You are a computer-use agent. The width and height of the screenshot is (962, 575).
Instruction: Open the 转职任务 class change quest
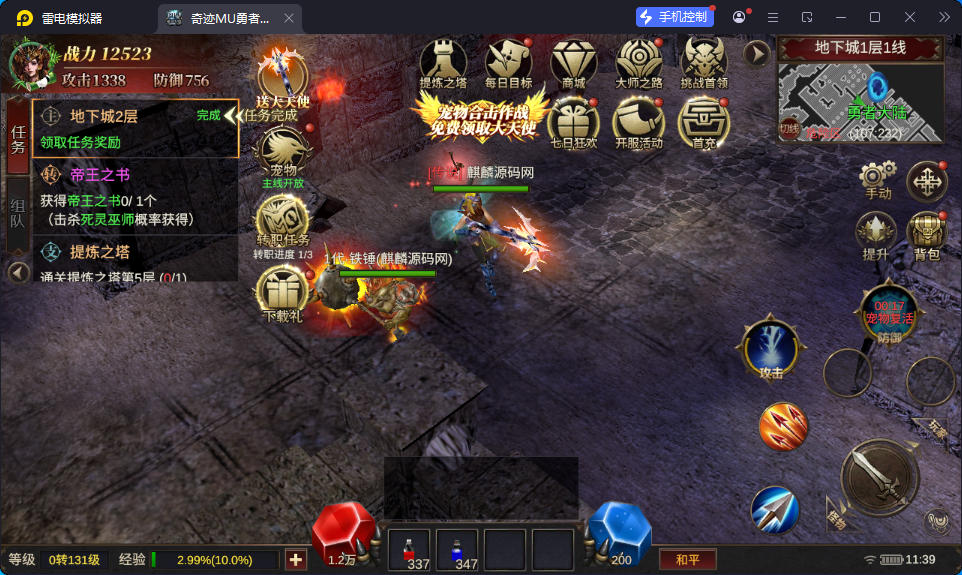point(283,219)
